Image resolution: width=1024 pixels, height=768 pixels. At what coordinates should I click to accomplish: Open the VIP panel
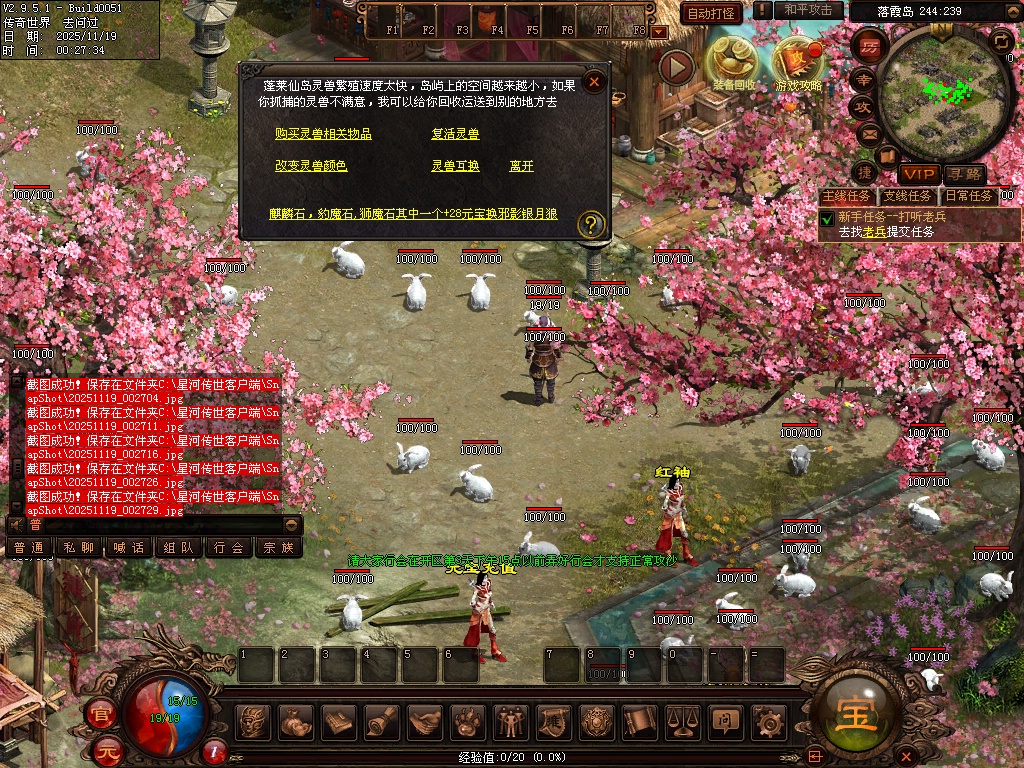[x=917, y=175]
